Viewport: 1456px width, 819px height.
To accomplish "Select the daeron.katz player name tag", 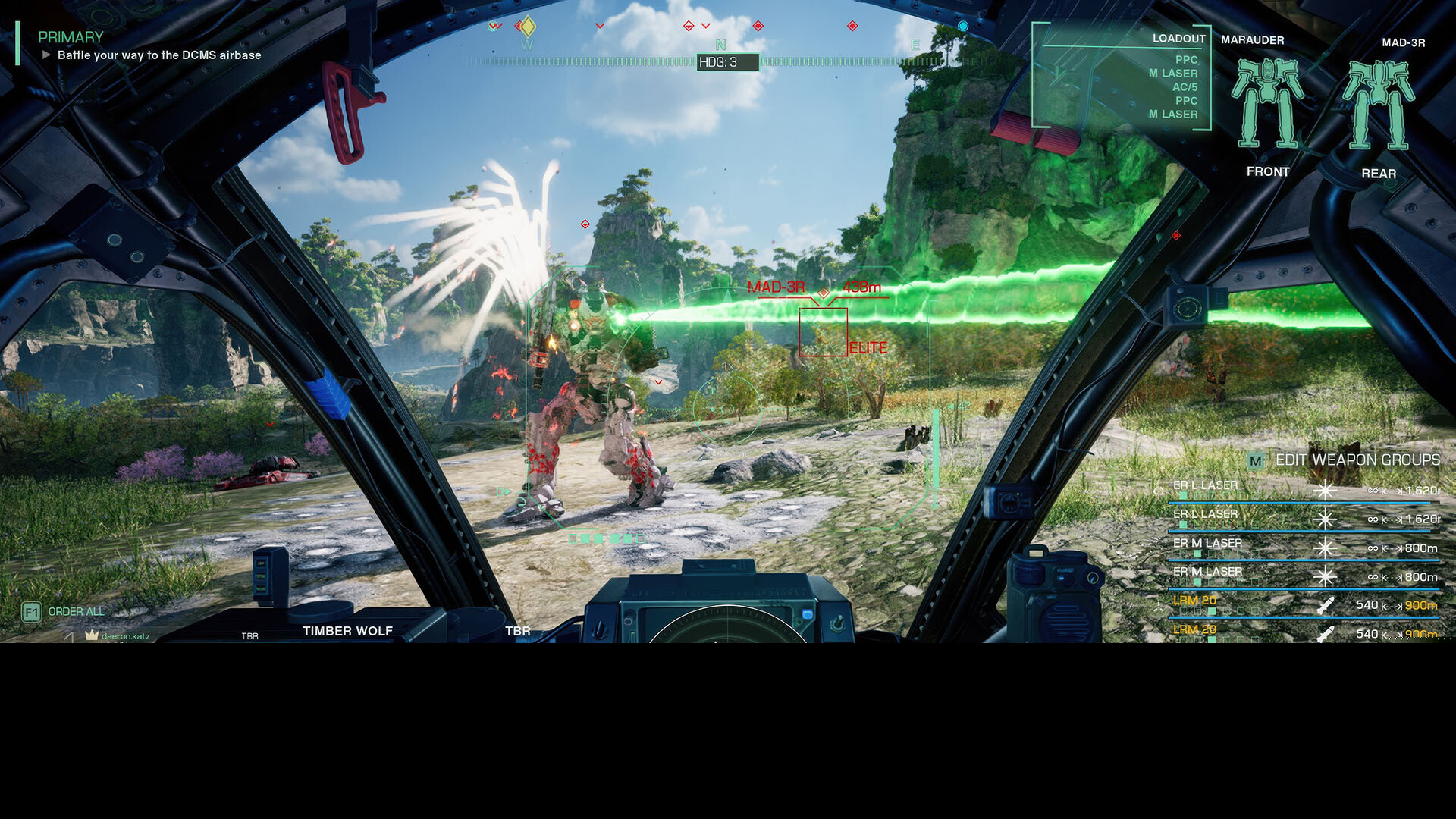I will coord(125,636).
